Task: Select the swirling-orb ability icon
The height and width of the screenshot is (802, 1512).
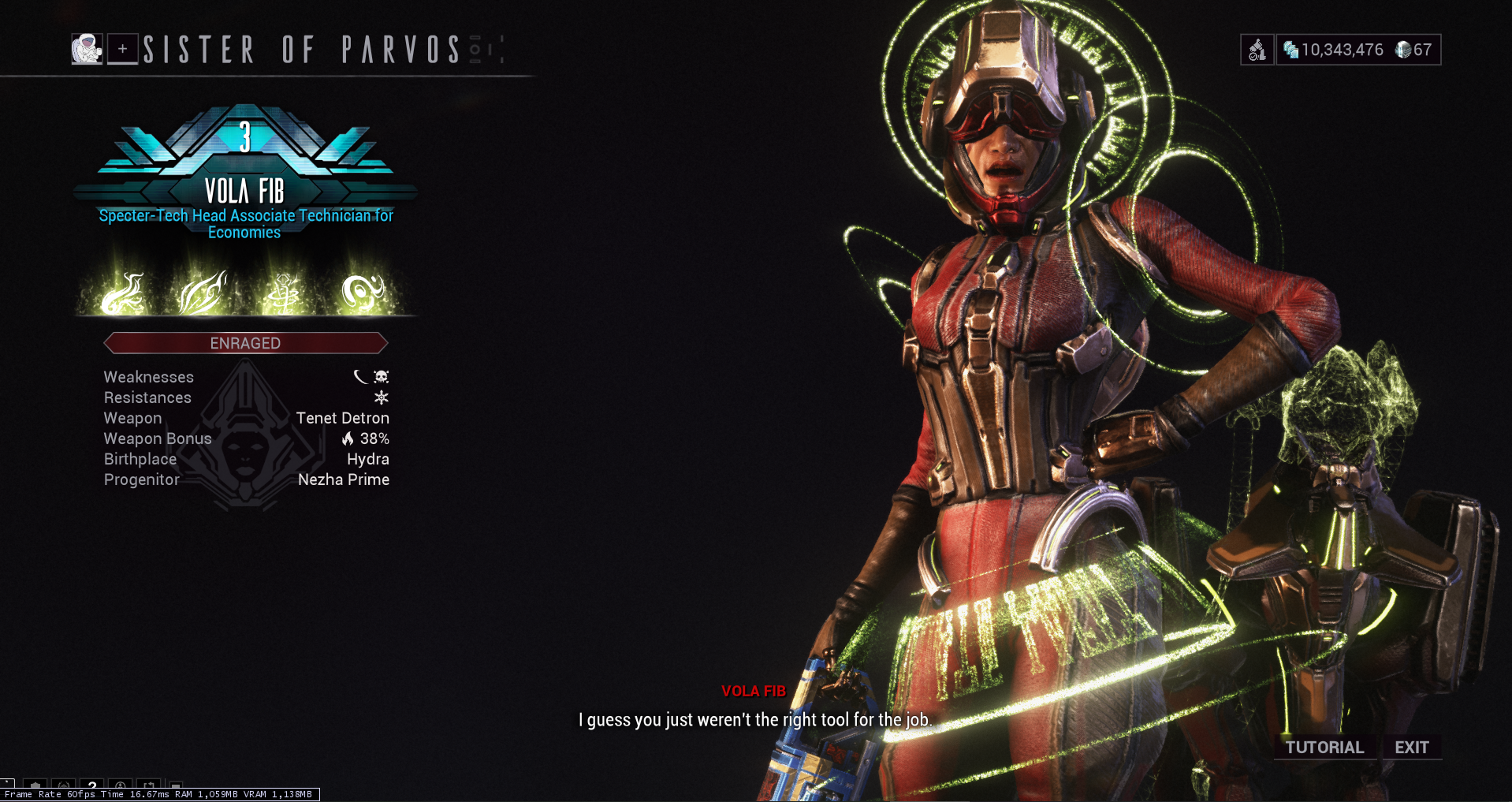Action: pyautogui.click(x=363, y=293)
